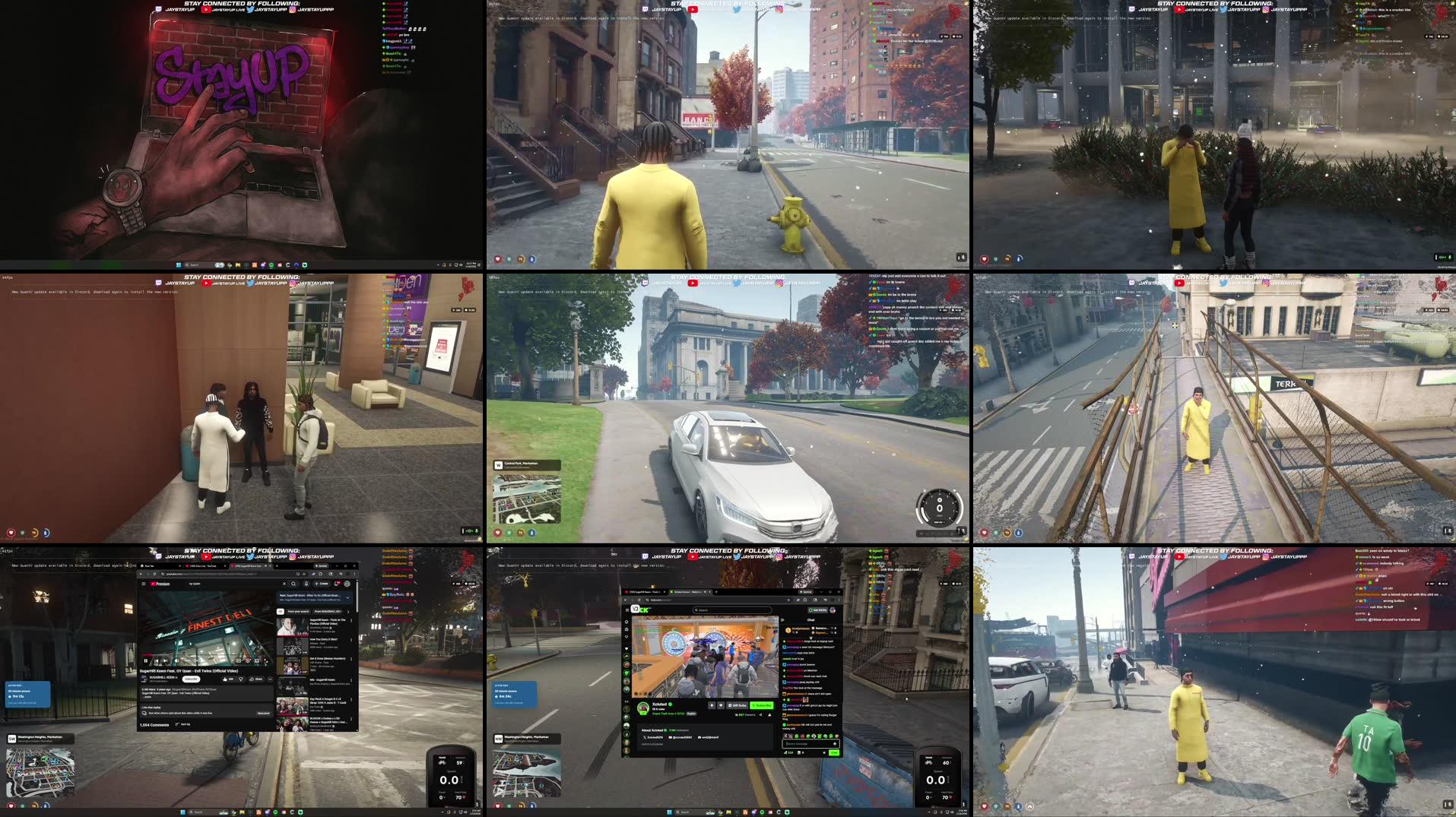Collapse the YouTube playlist with its chevron
The width and height of the screenshot is (1456, 817).
click(348, 597)
